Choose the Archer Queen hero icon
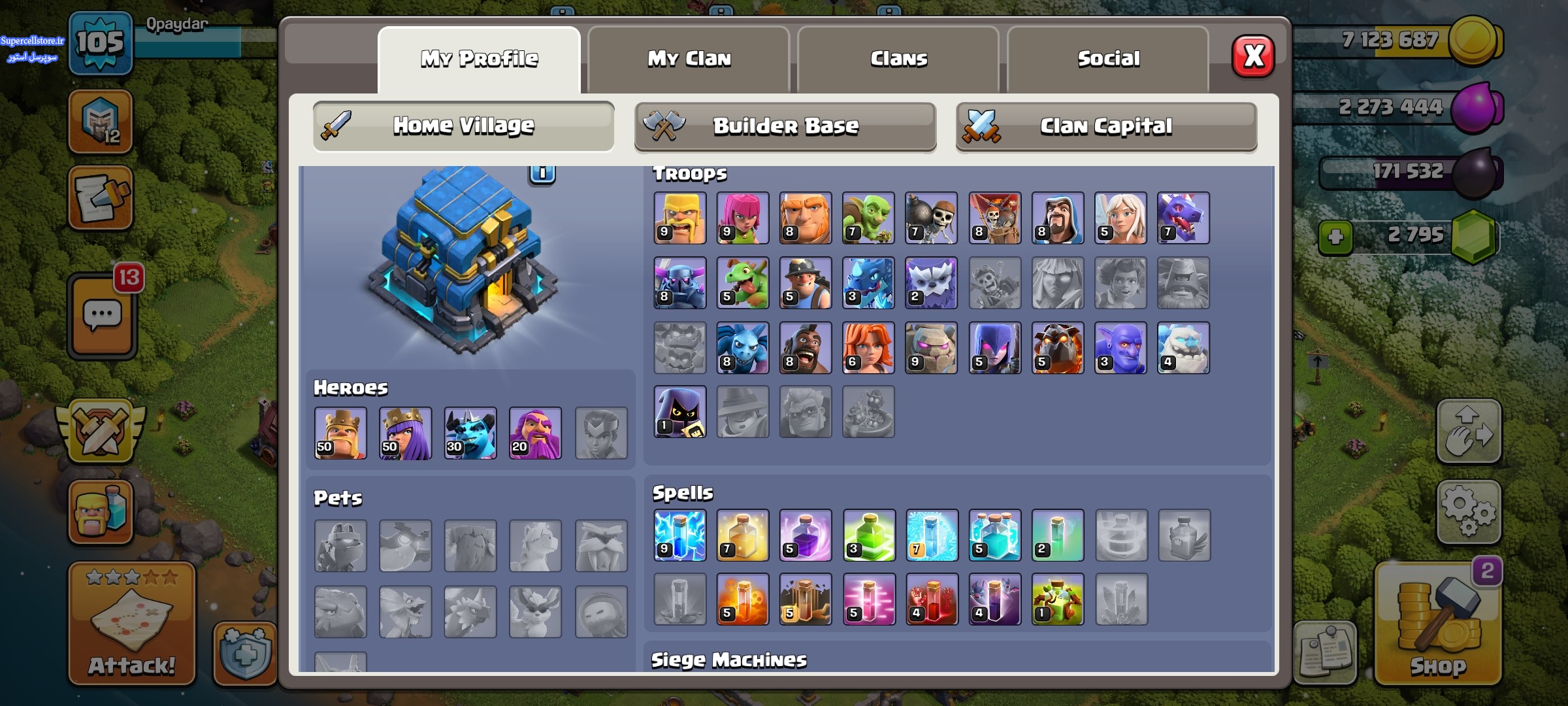Viewport: 1568px width, 706px height. [x=405, y=433]
